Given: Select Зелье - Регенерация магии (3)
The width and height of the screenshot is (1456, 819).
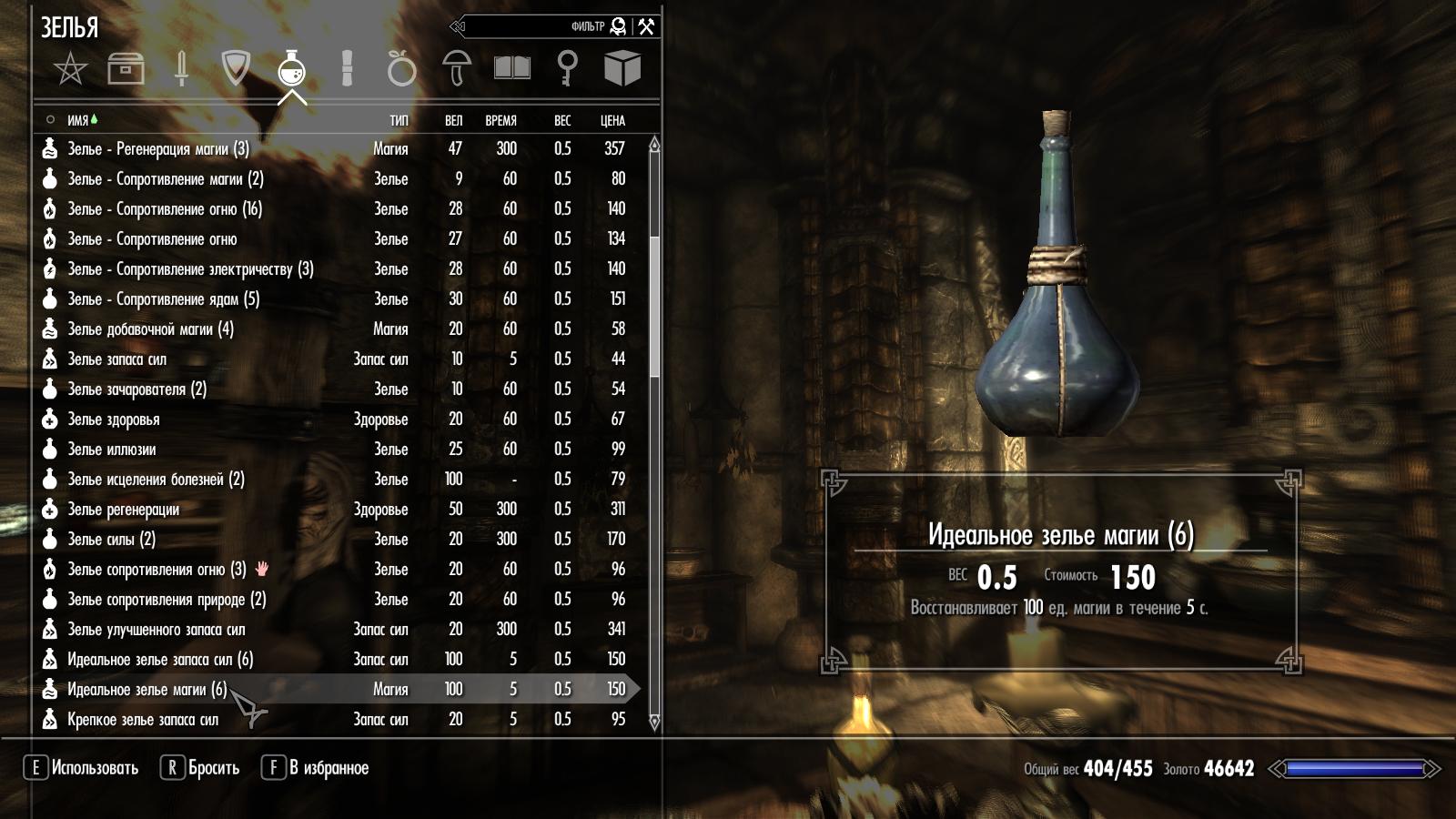Looking at the screenshot, I should point(157,149).
